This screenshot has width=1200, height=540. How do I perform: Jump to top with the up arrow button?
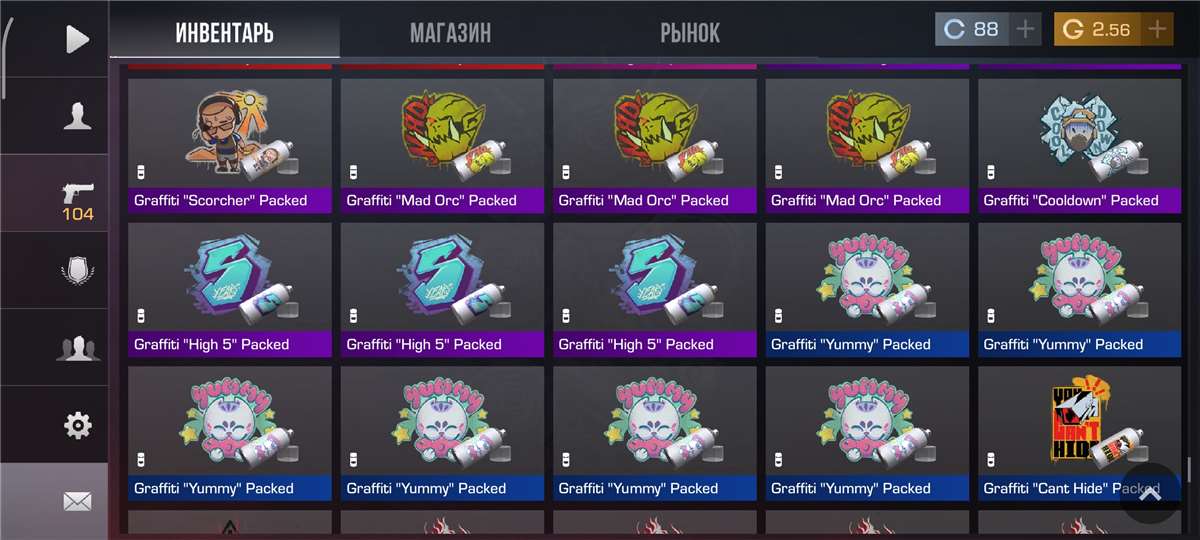1150,493
